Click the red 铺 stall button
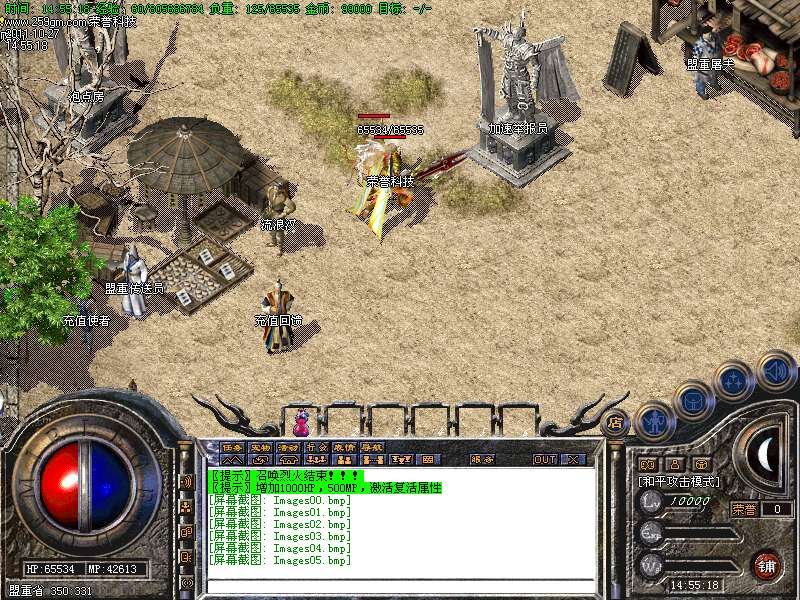 click(x=767, y=565)
